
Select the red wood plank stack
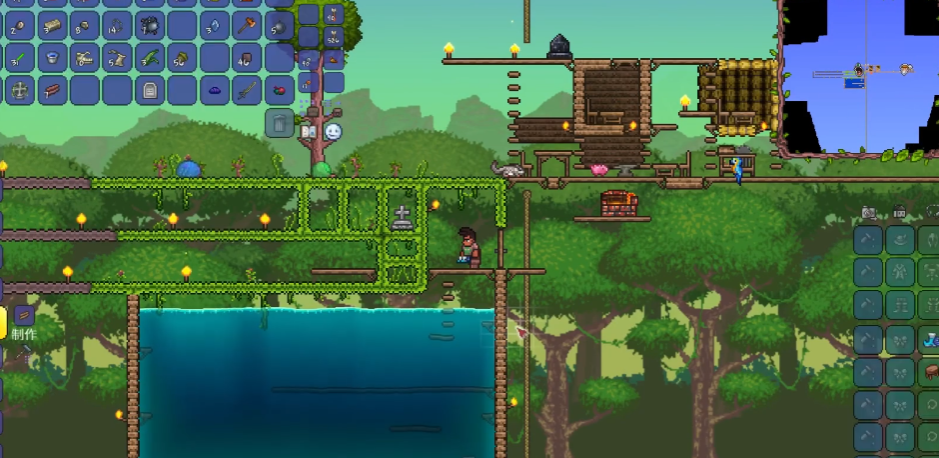tap(52, 91)
